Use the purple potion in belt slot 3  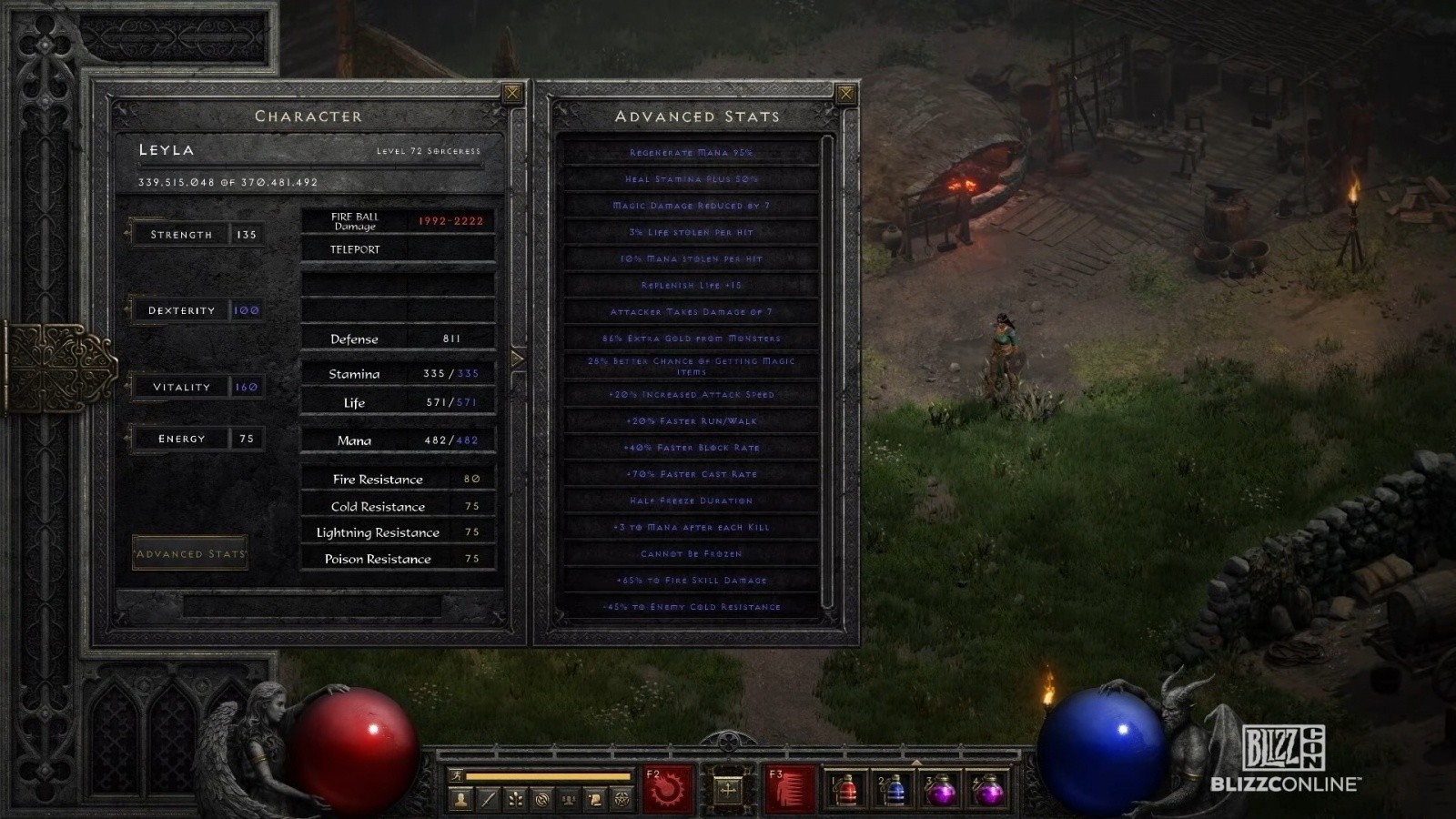point(940,789)
